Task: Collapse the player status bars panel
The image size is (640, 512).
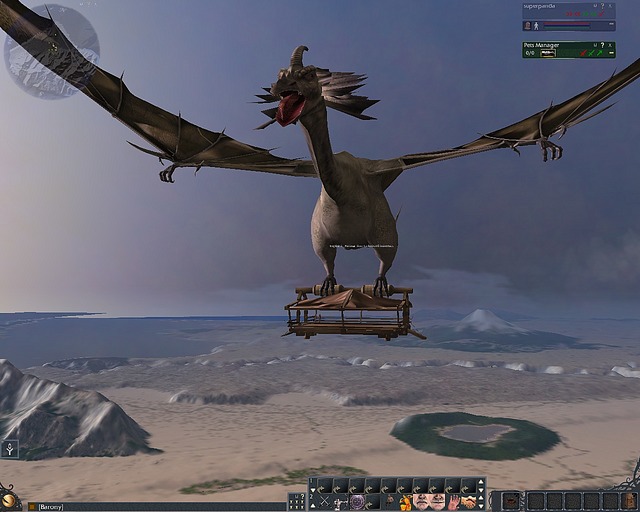Action: pos(611,25)
